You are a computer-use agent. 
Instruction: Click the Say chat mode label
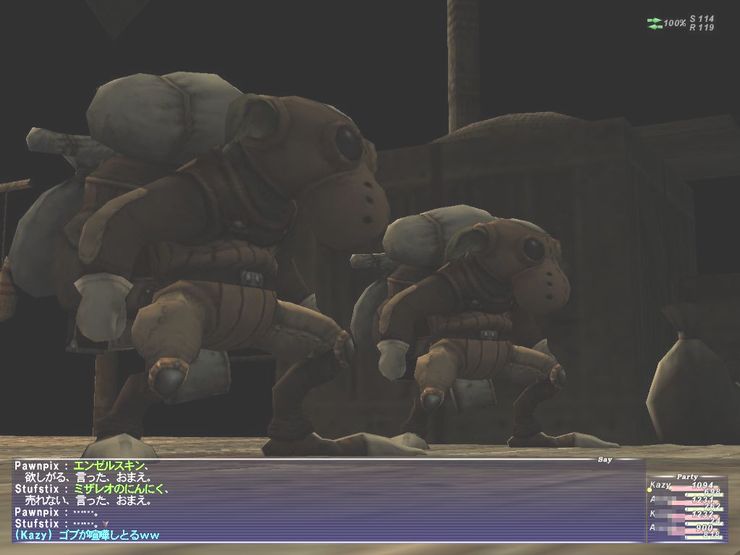pyautogui.click(x=602, y=461)
